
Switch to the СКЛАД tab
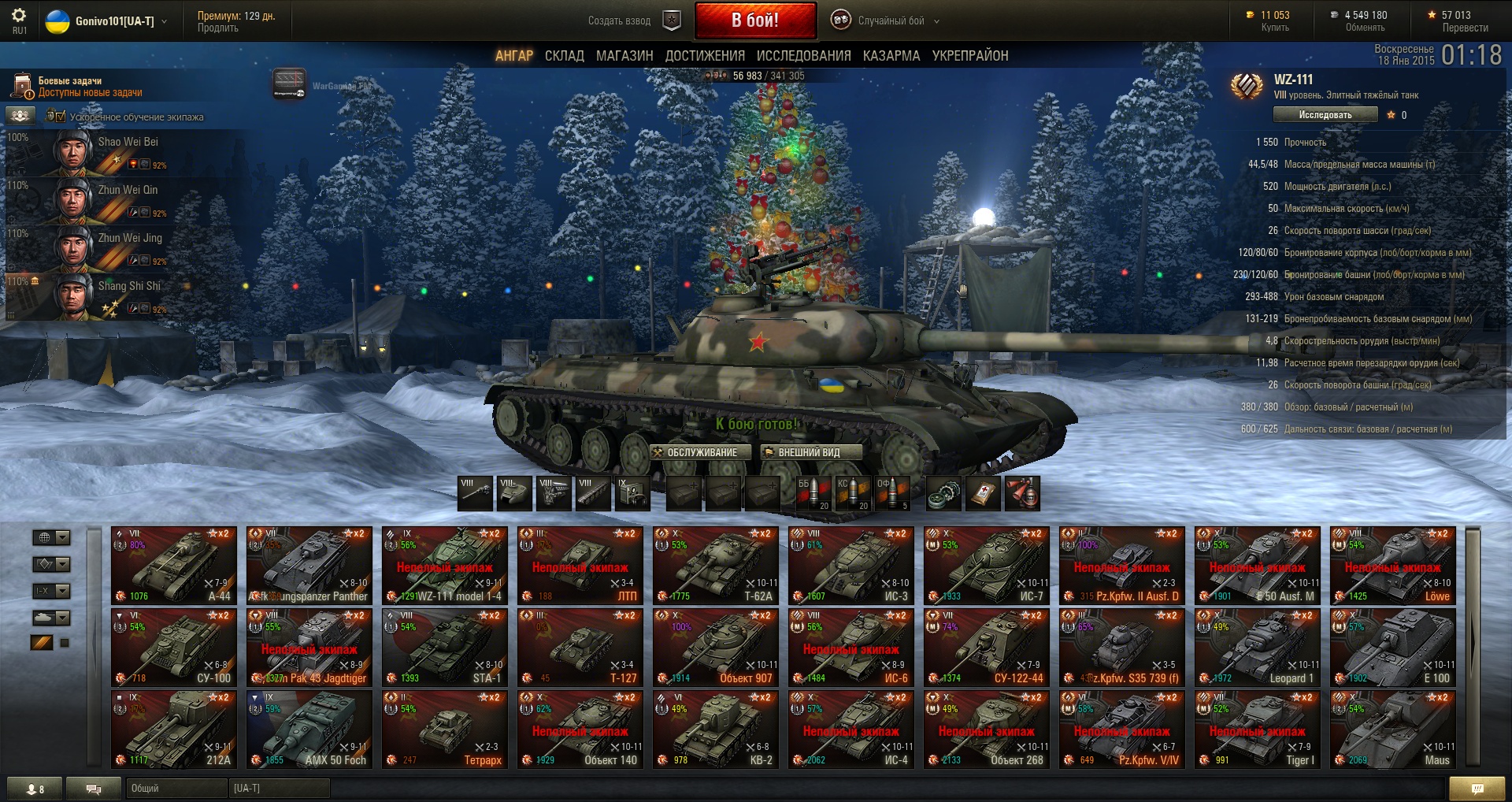[564, 56]
